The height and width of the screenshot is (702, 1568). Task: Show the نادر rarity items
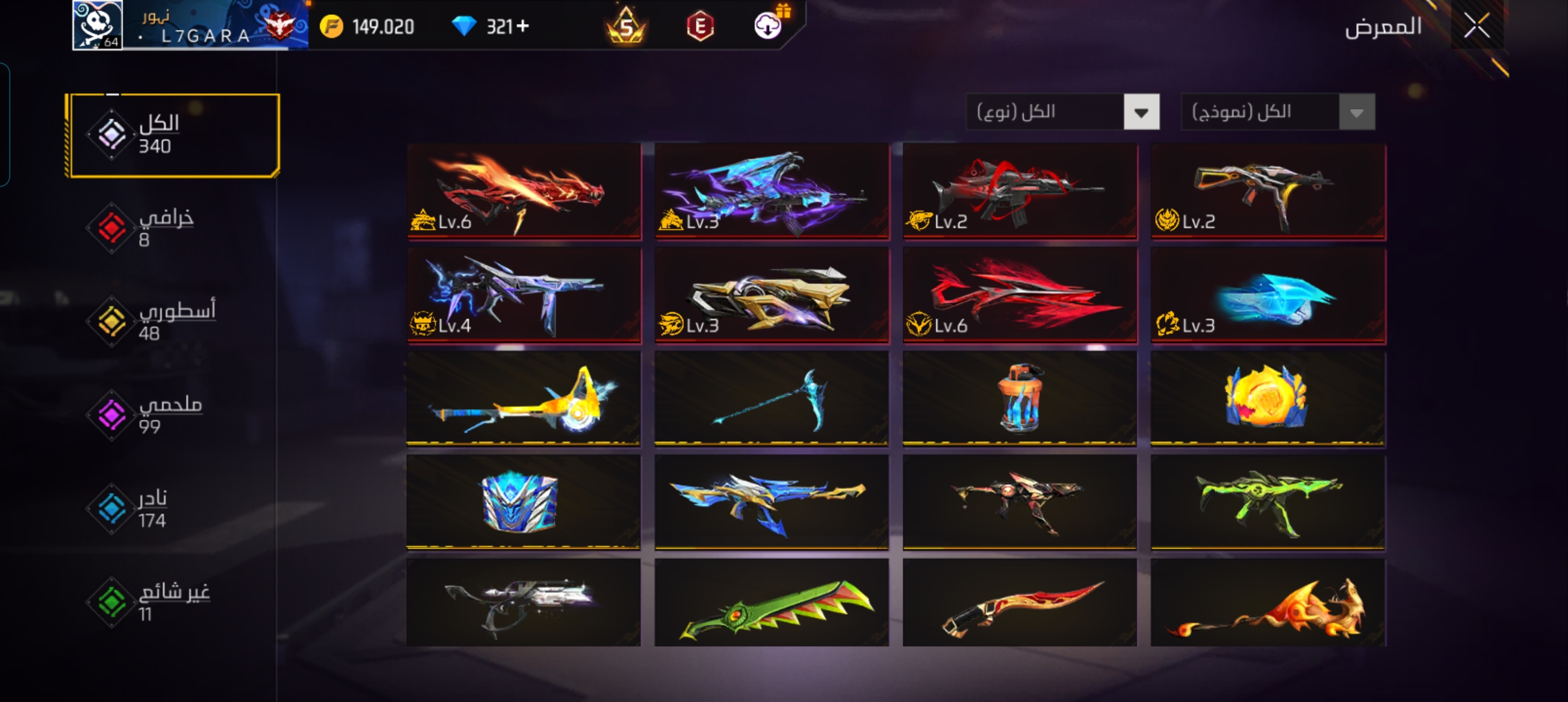click(x=153, y=508)
